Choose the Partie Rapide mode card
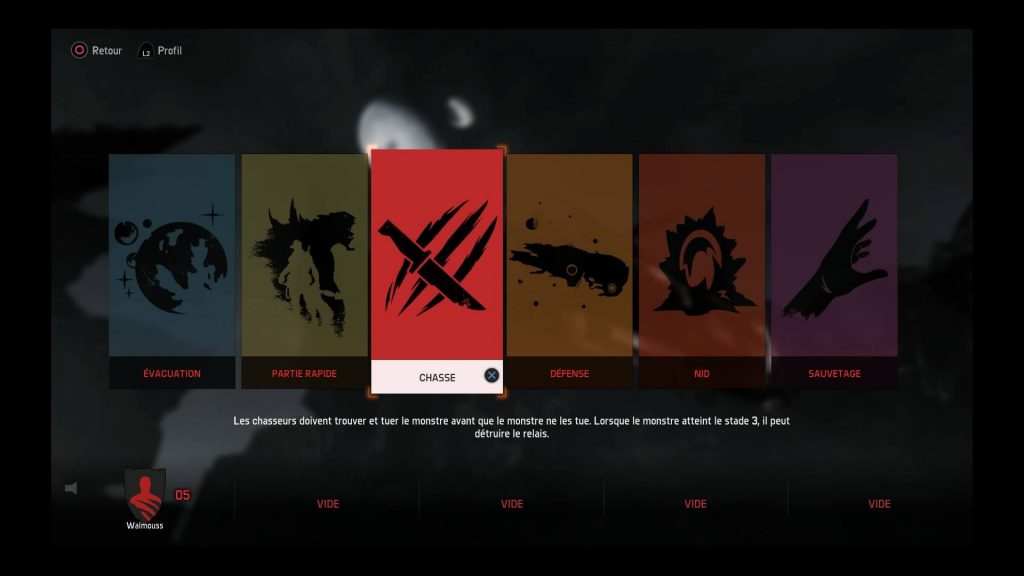1024x576 pixels. [x=304, y=270]
